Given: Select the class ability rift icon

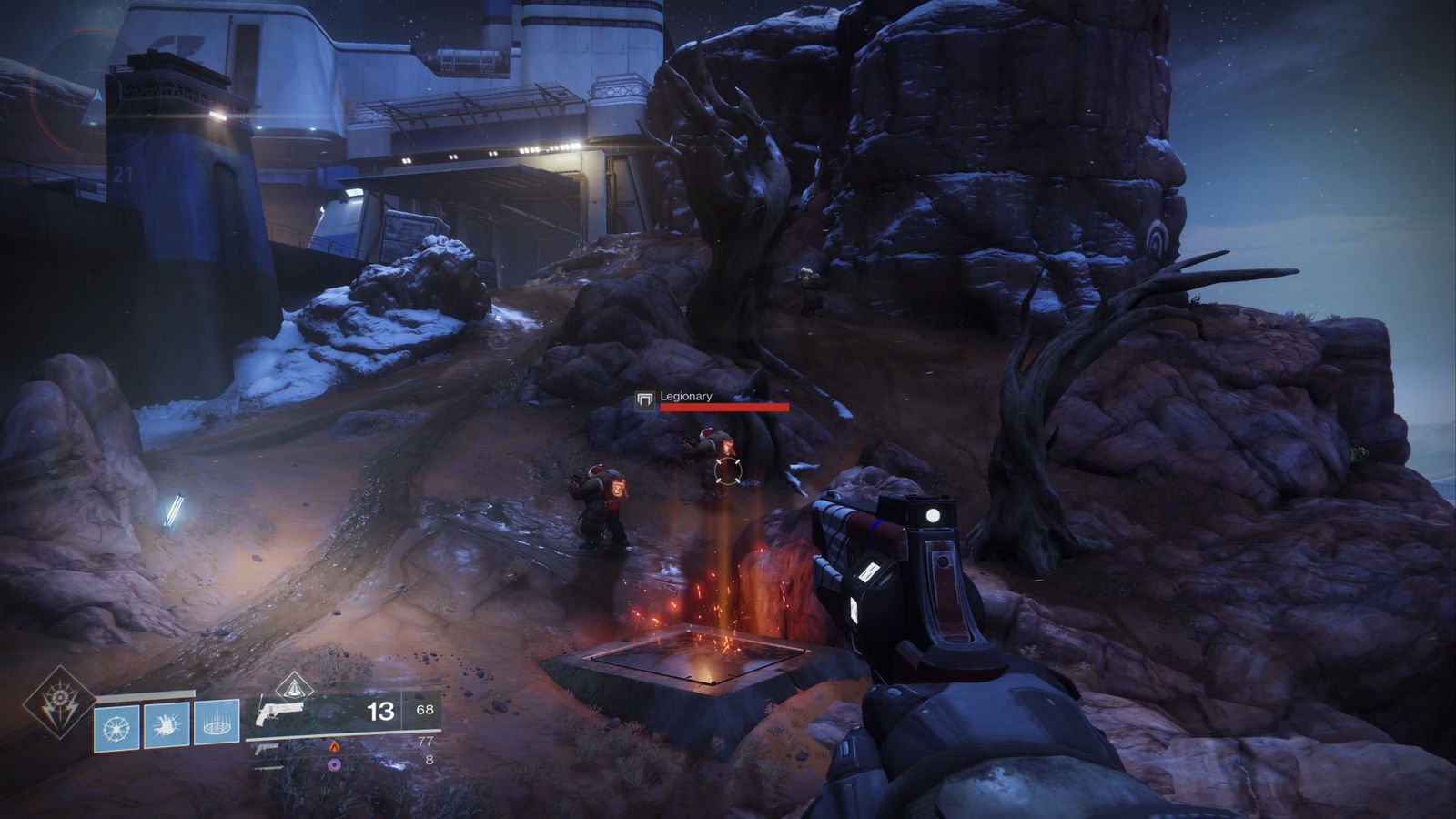Looking at the screenshot, I should pos(215,725).
